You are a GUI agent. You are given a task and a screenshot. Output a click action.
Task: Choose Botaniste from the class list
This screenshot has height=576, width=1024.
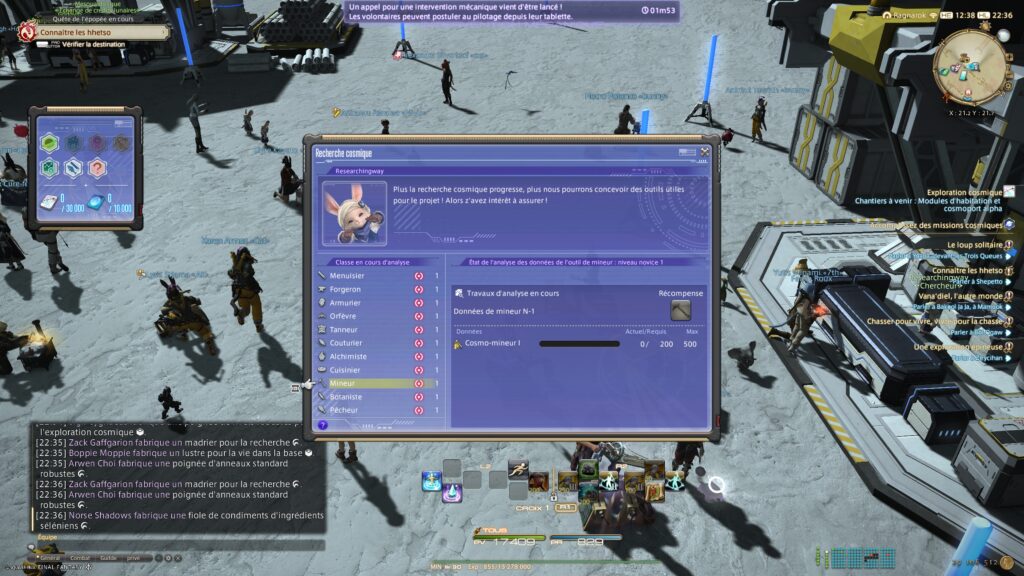(346, 397)
